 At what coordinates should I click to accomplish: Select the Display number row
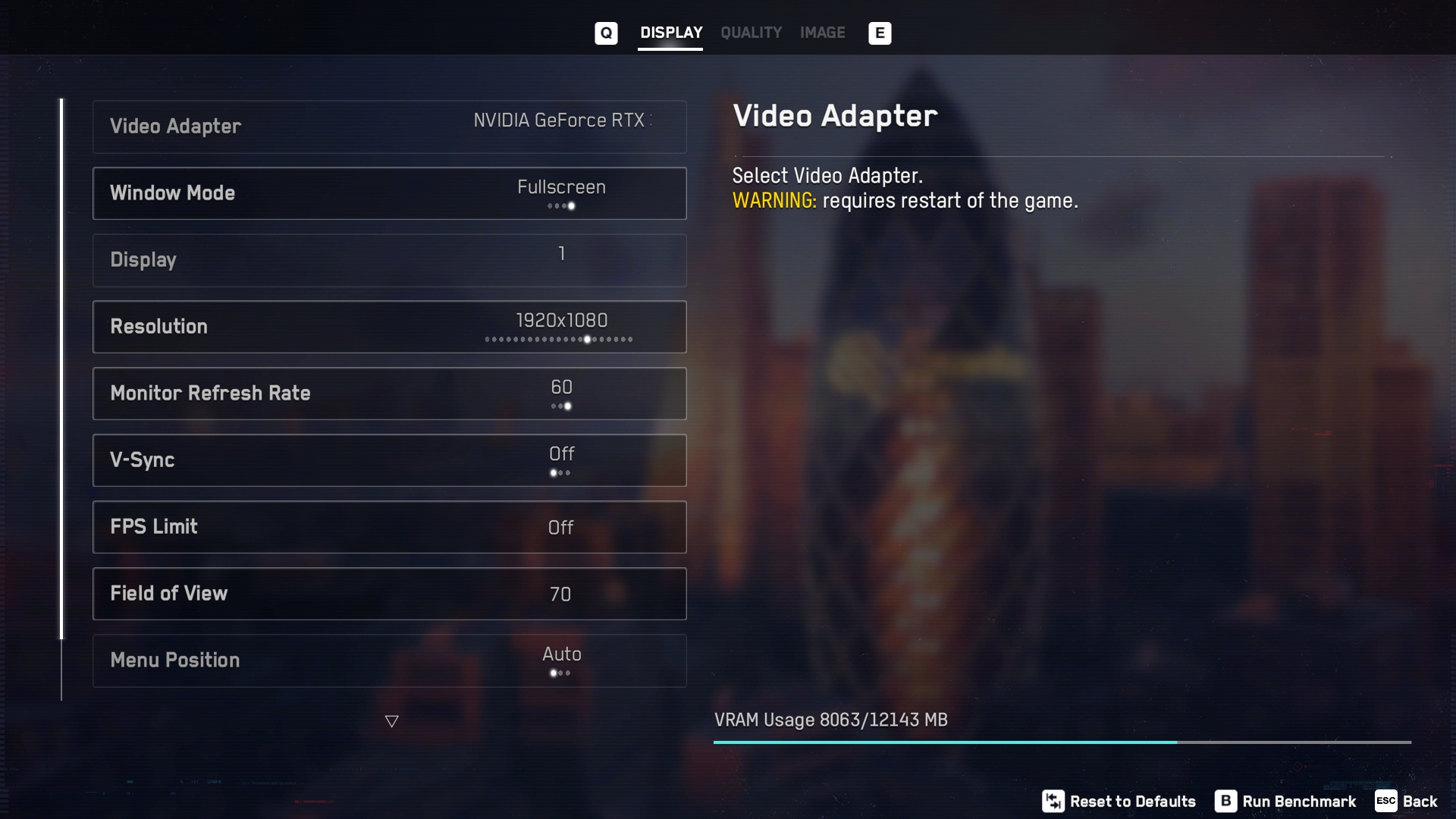pos(389,260)
